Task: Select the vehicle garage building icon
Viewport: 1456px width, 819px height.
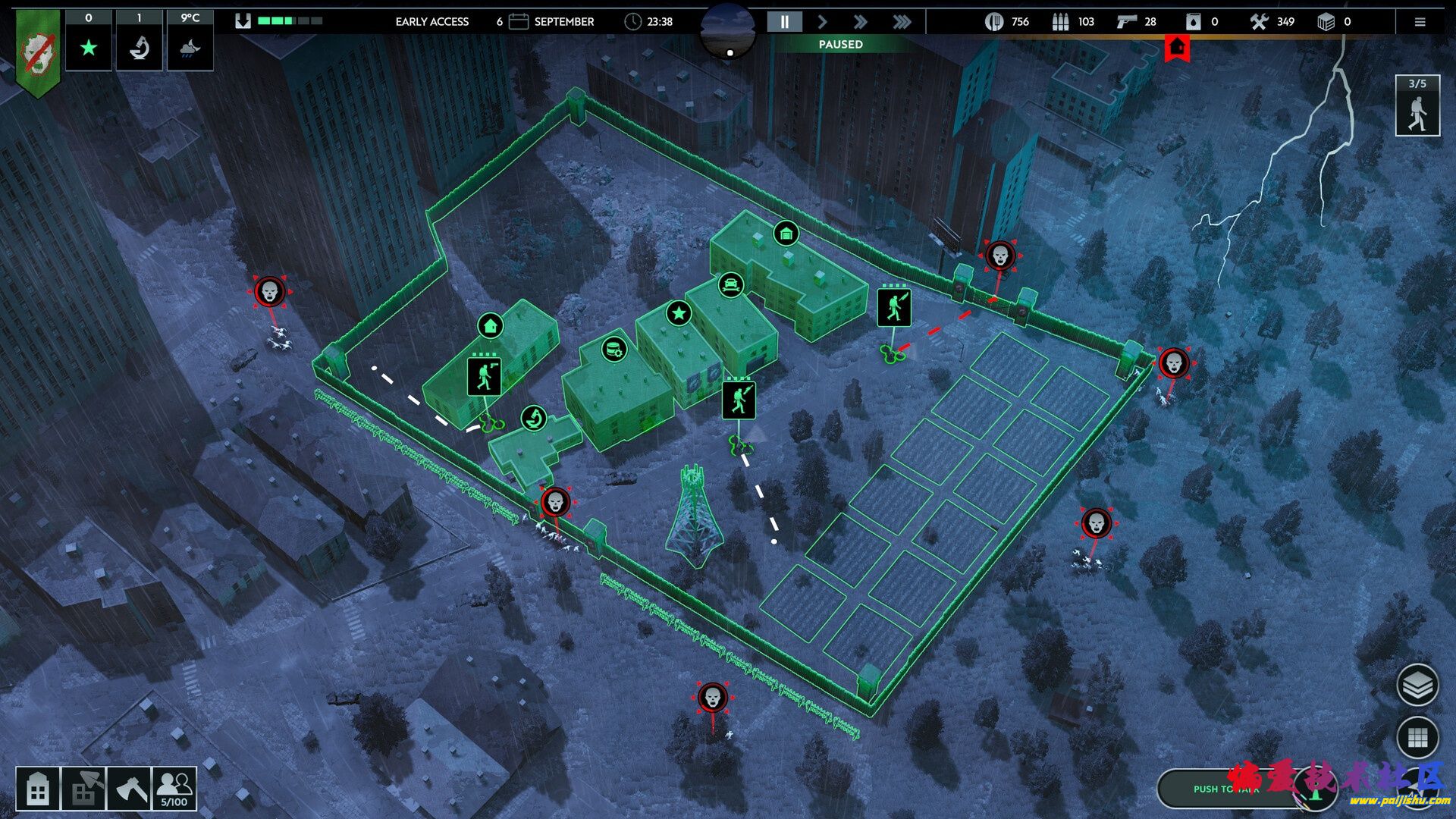Action: coord(730,285)
